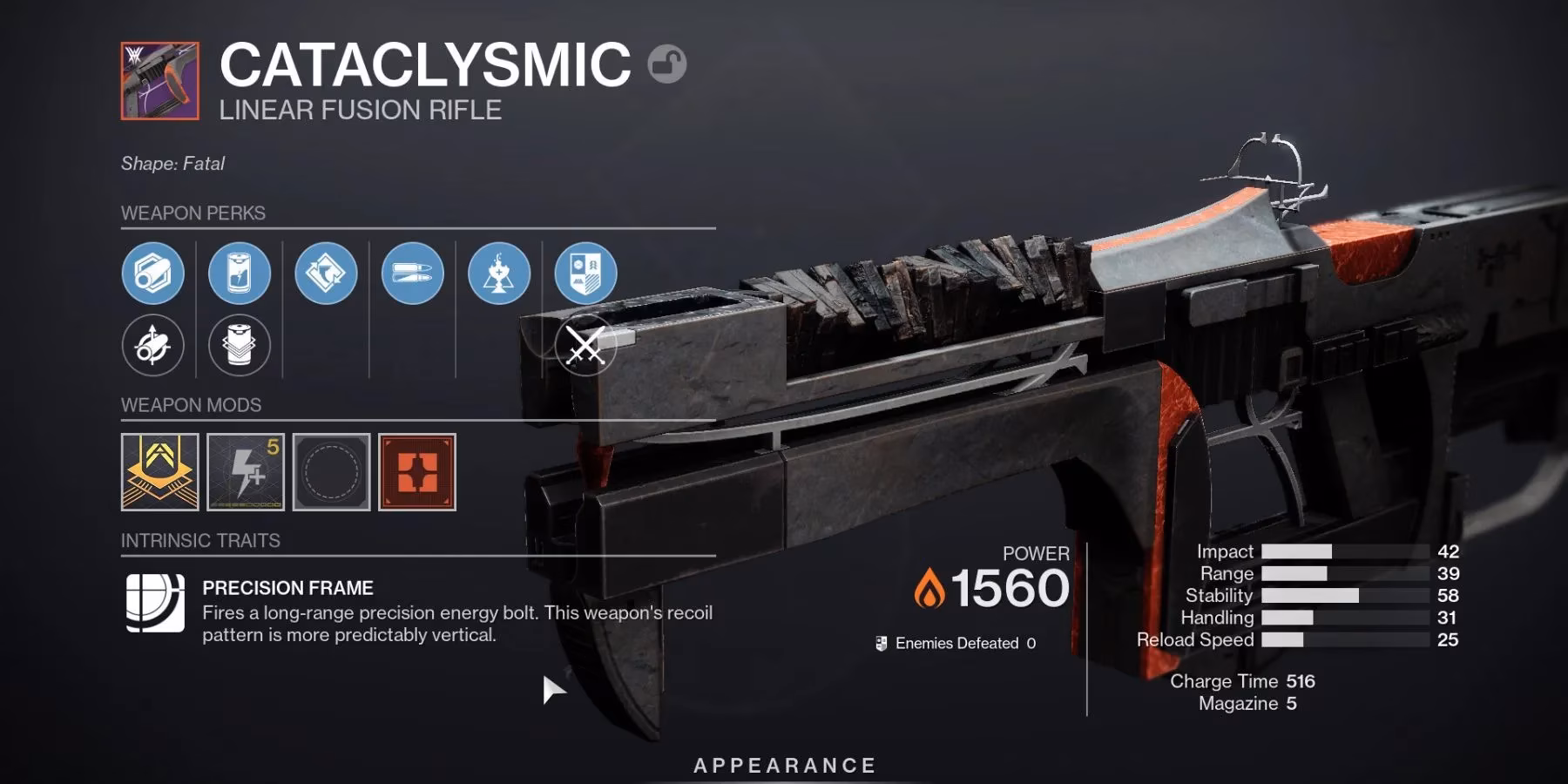Screen dimensions: 1568x784
Task: Select the alternate barrel perk below the first
Action: (153, 346)
